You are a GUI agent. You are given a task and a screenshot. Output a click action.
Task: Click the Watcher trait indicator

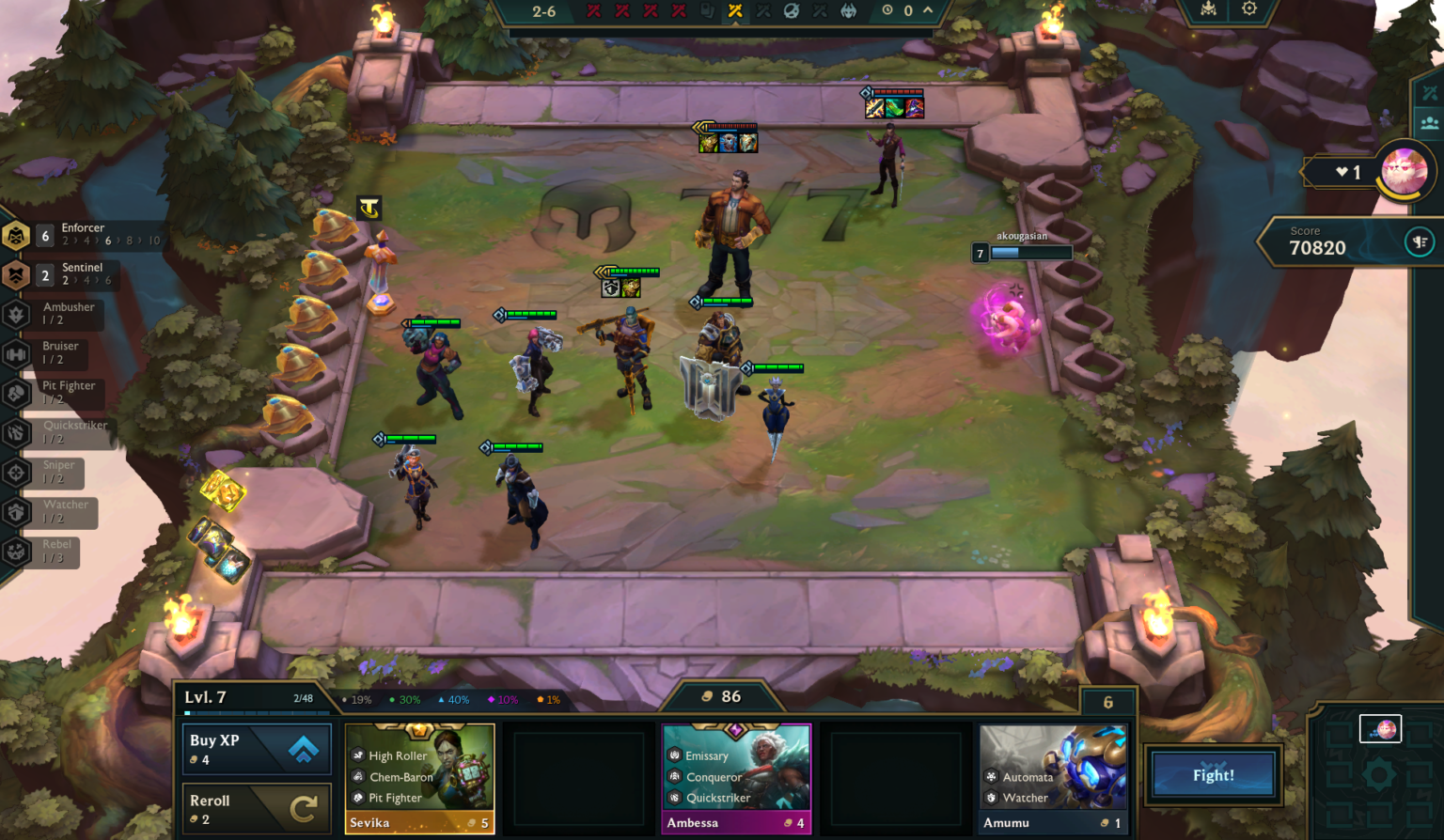[x=15, y=512]
